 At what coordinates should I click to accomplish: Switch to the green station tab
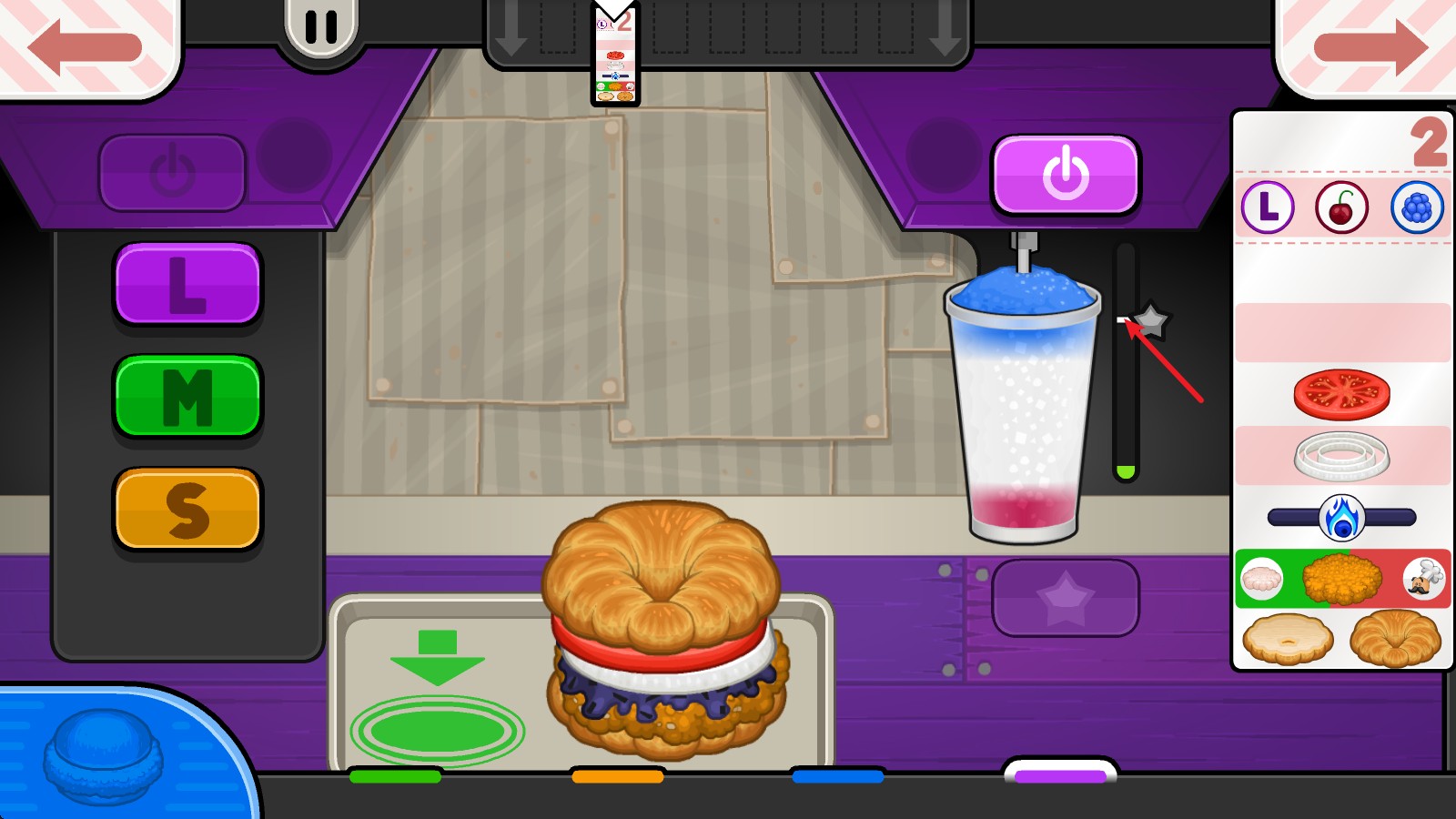pos(395,776)
